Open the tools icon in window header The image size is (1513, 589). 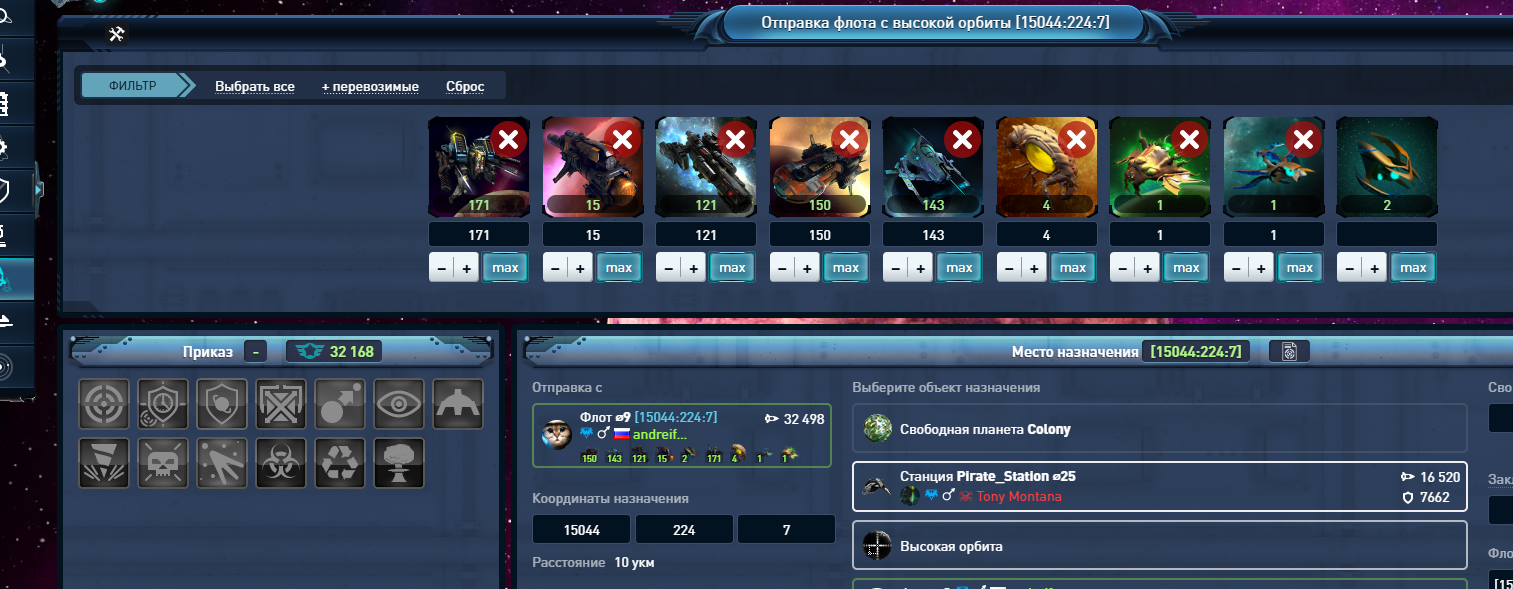[x=117, y=35]
